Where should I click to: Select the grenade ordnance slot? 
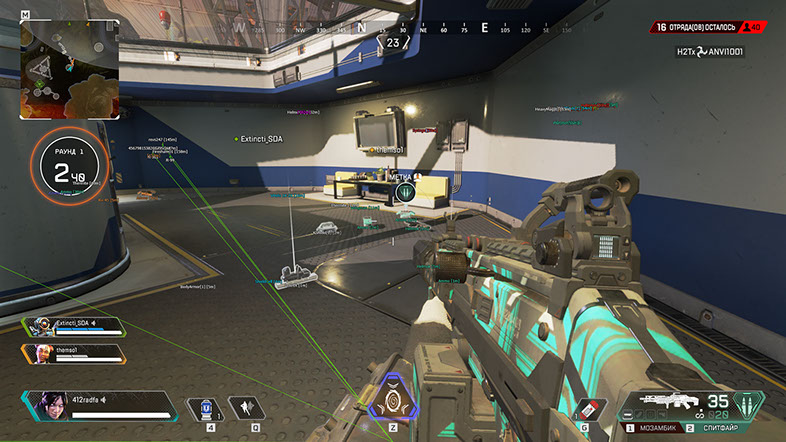(x=585, y=410)
